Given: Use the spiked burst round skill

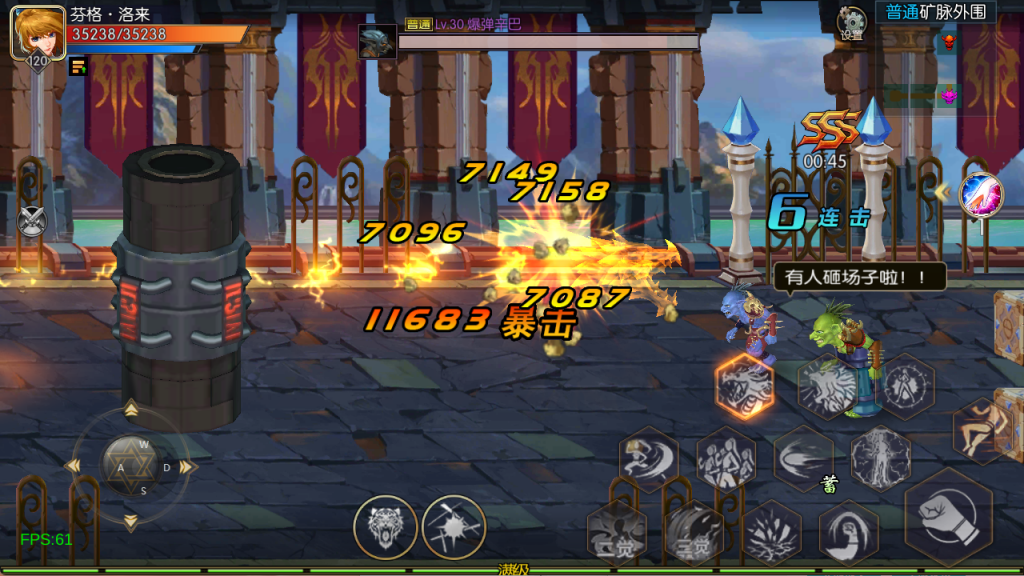Looking at the screenshot, I should [453, 526].
